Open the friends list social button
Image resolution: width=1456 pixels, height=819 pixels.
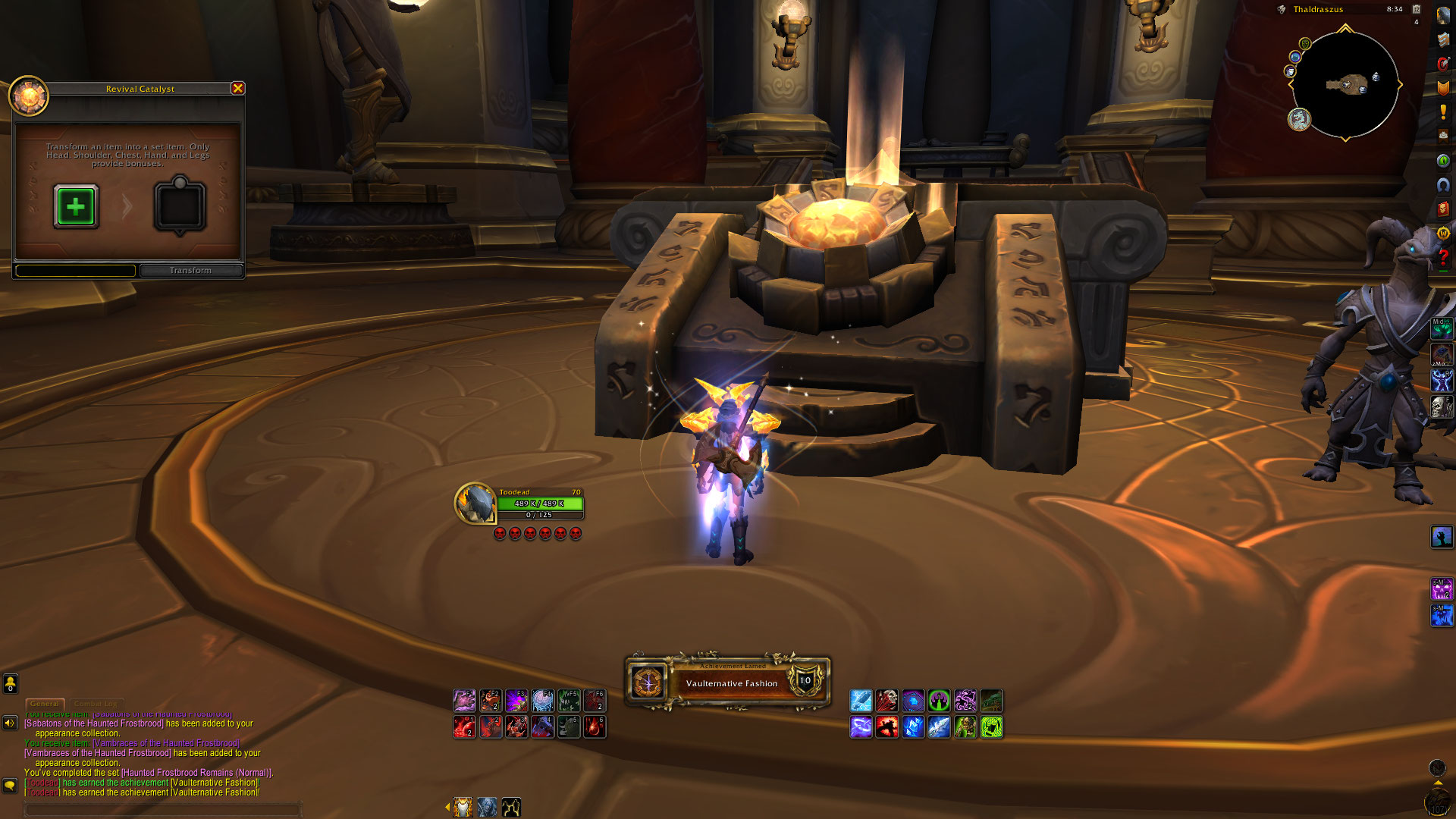point(10,684)
